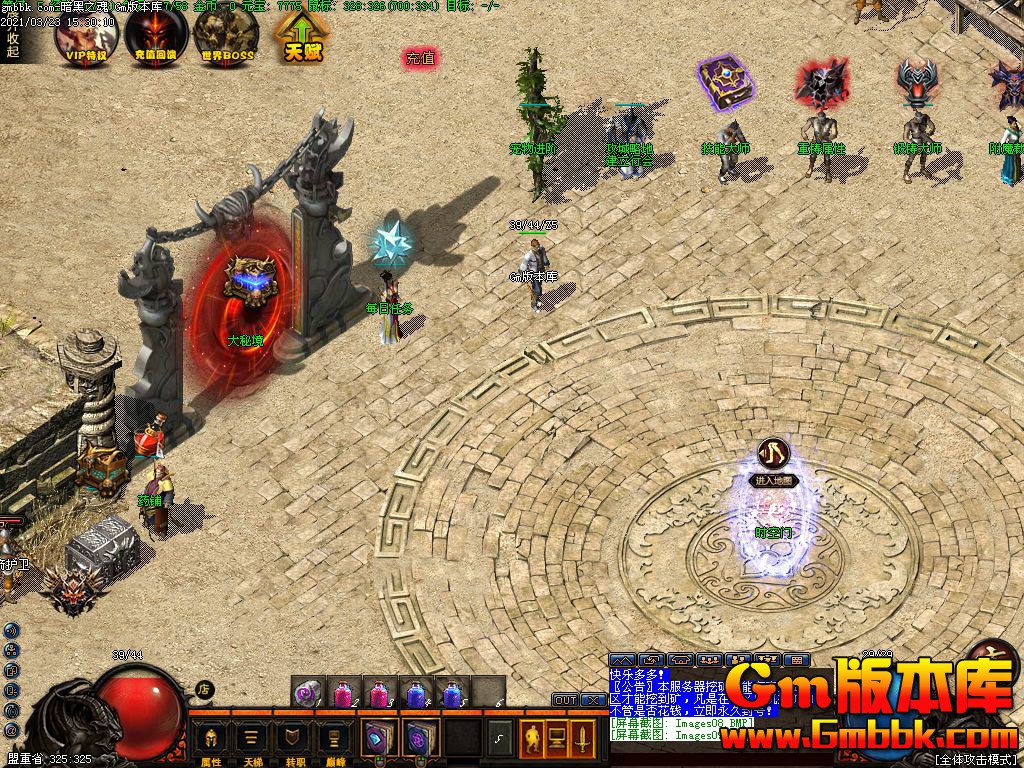Collapse the top icon bar with 收起
The height and width of the screenshot is (768, 1024).
[13, 44]
